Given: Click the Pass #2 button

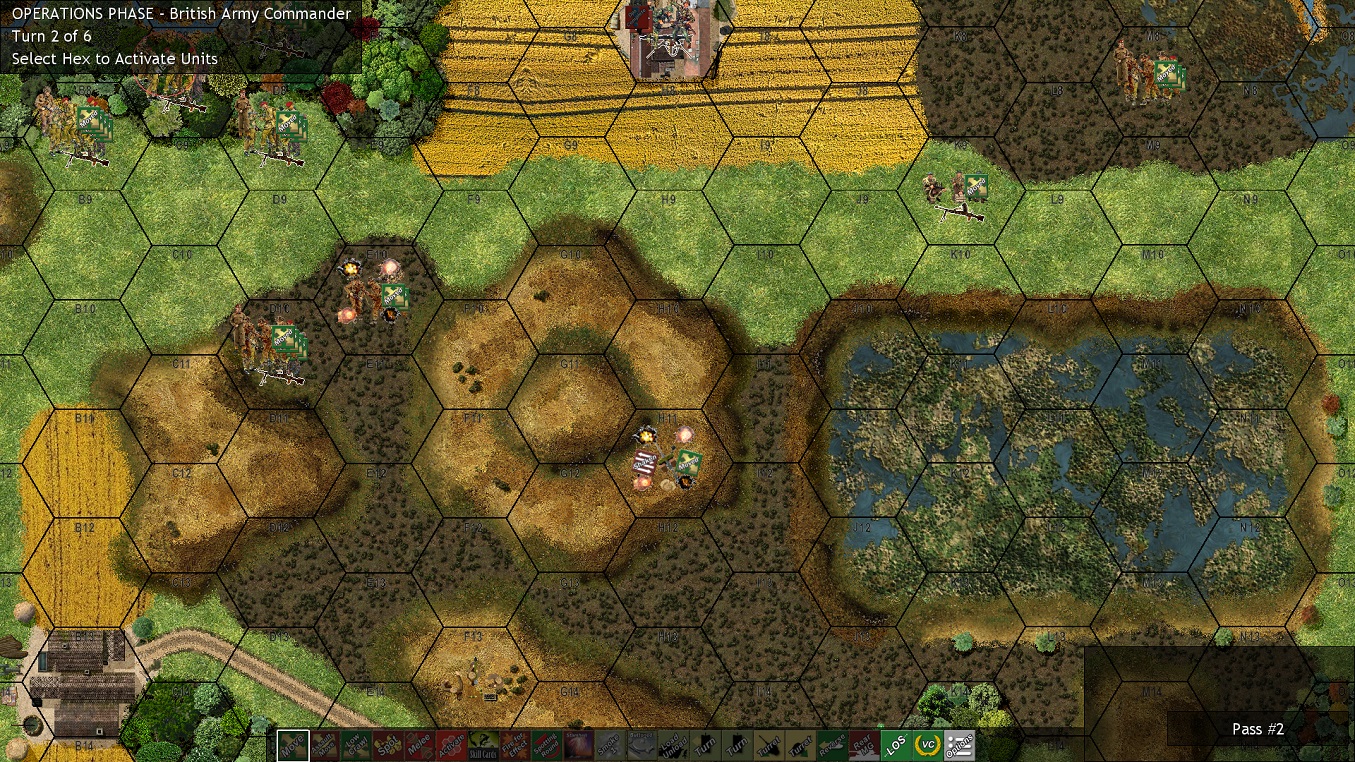Looking at the screenshot, I should pyautogui.click(x=1257, y=729).
